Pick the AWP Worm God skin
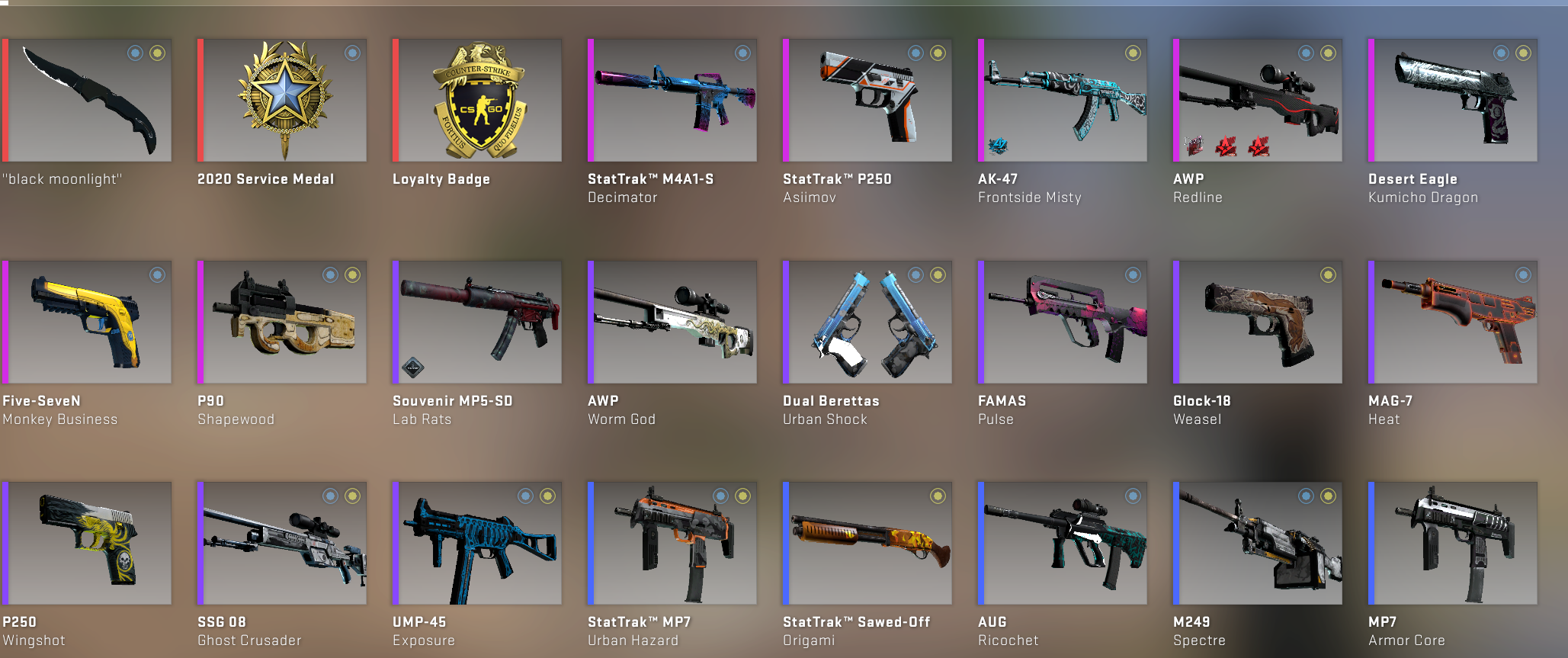This screenshot has width=1568, height=658. click(x=672, y=322)
